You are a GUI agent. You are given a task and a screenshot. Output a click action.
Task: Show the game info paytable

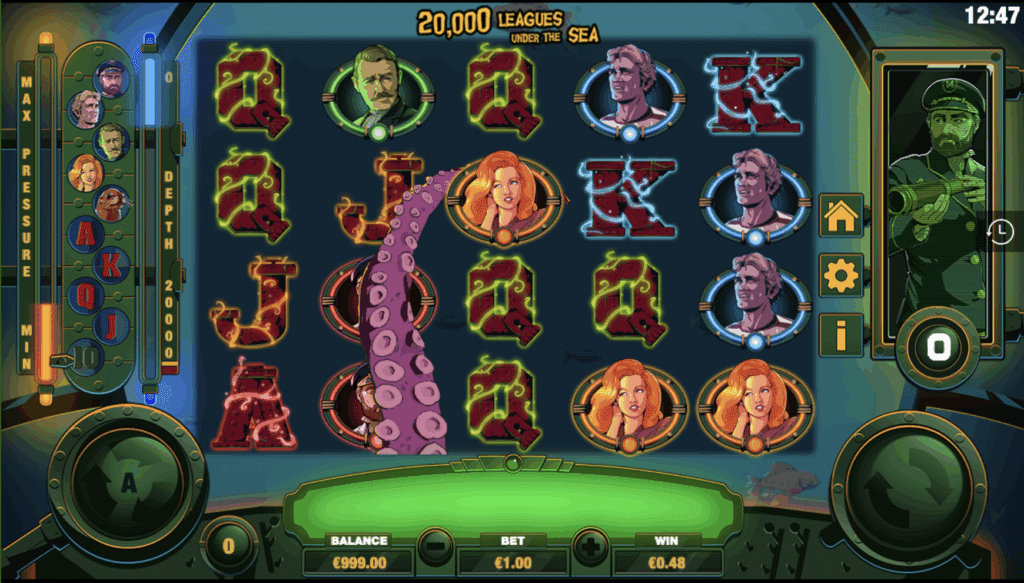tap(840, 335)
